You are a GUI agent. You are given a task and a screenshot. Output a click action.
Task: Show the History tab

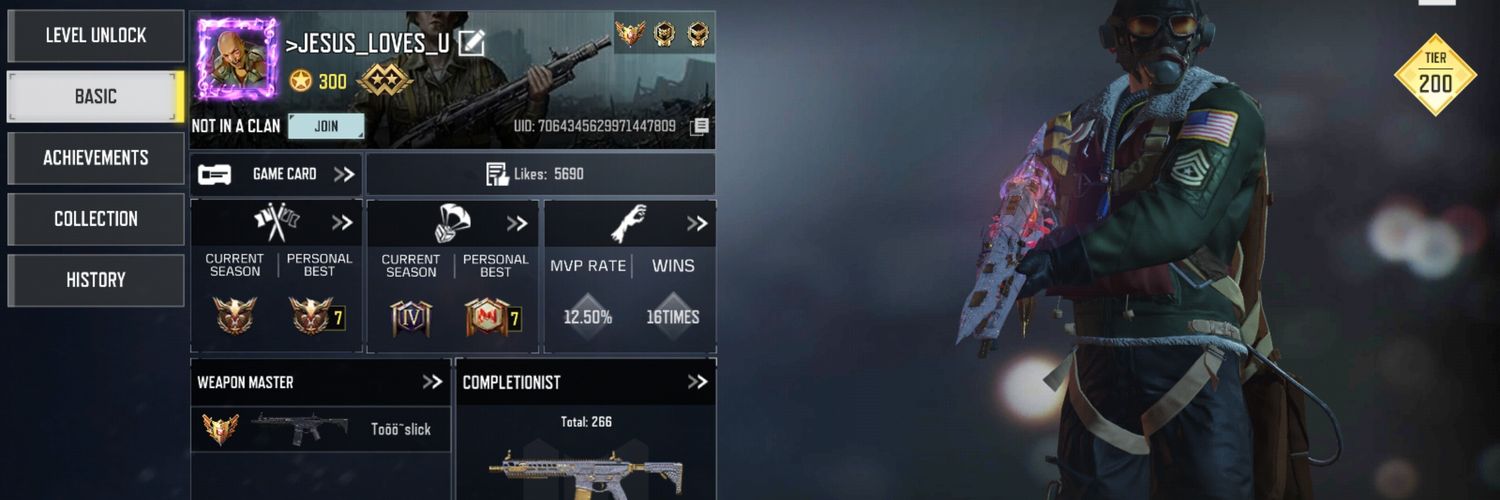click(x=96, y=280)
